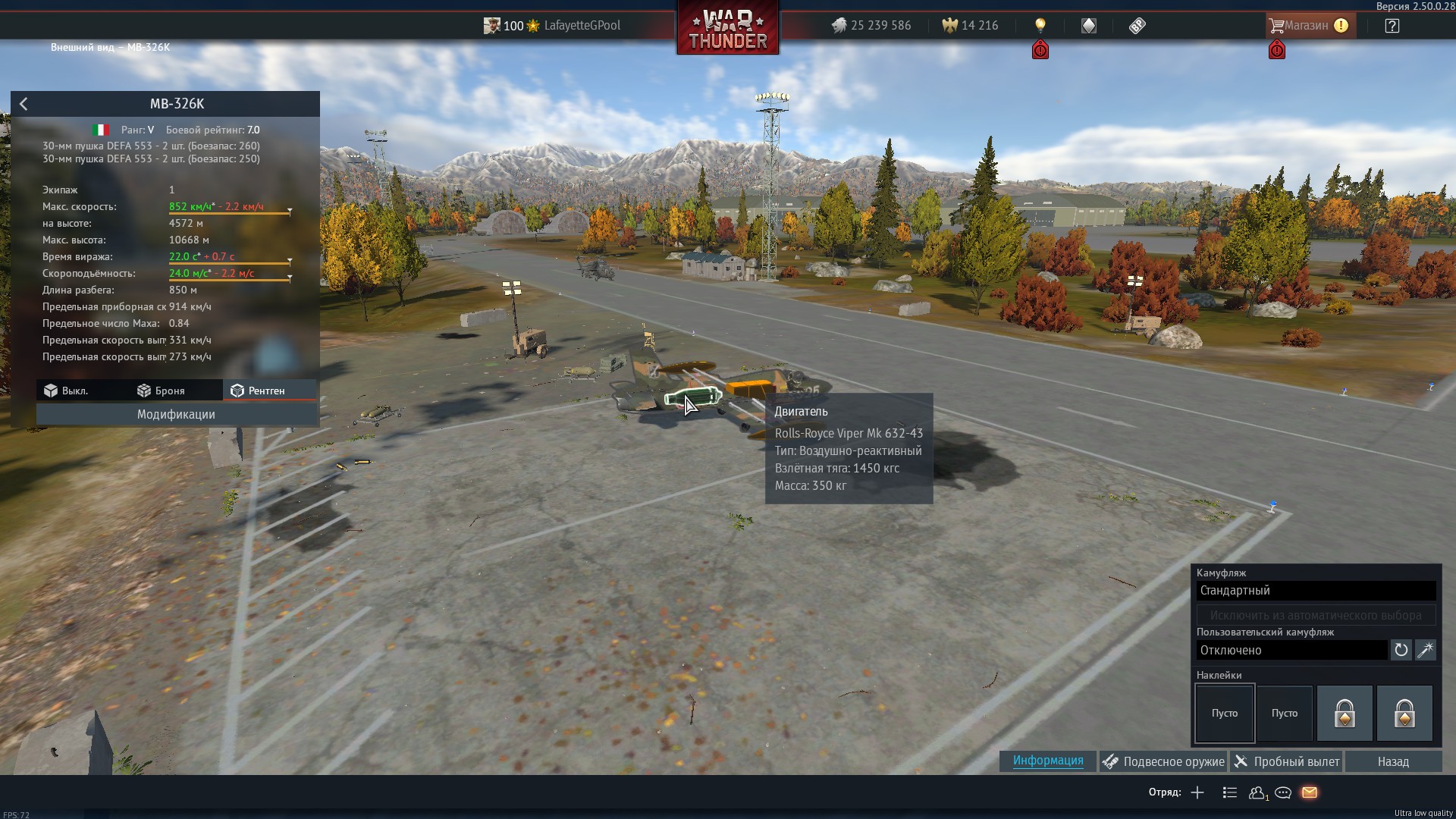Viewport: 1456px width, 819px height.
Task: Open the Модификации panel
Action: point(176,415)
